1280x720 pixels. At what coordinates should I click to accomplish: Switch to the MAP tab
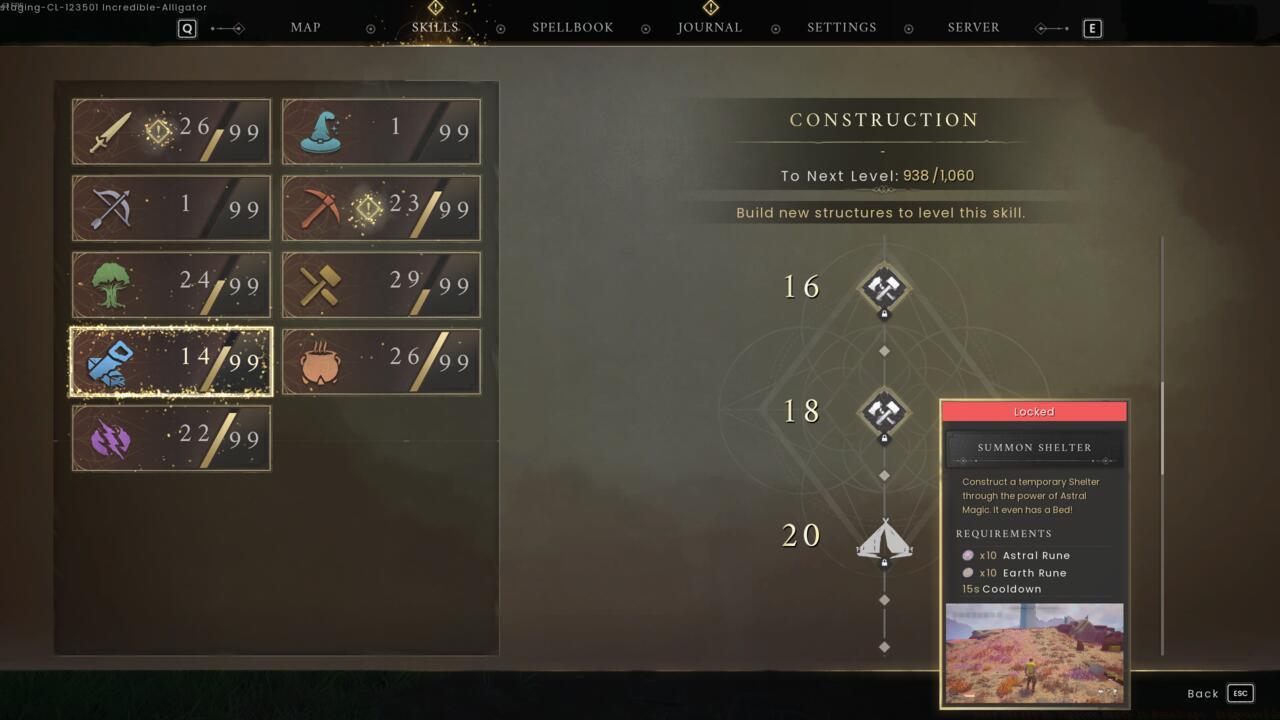(x=305, y=27)
